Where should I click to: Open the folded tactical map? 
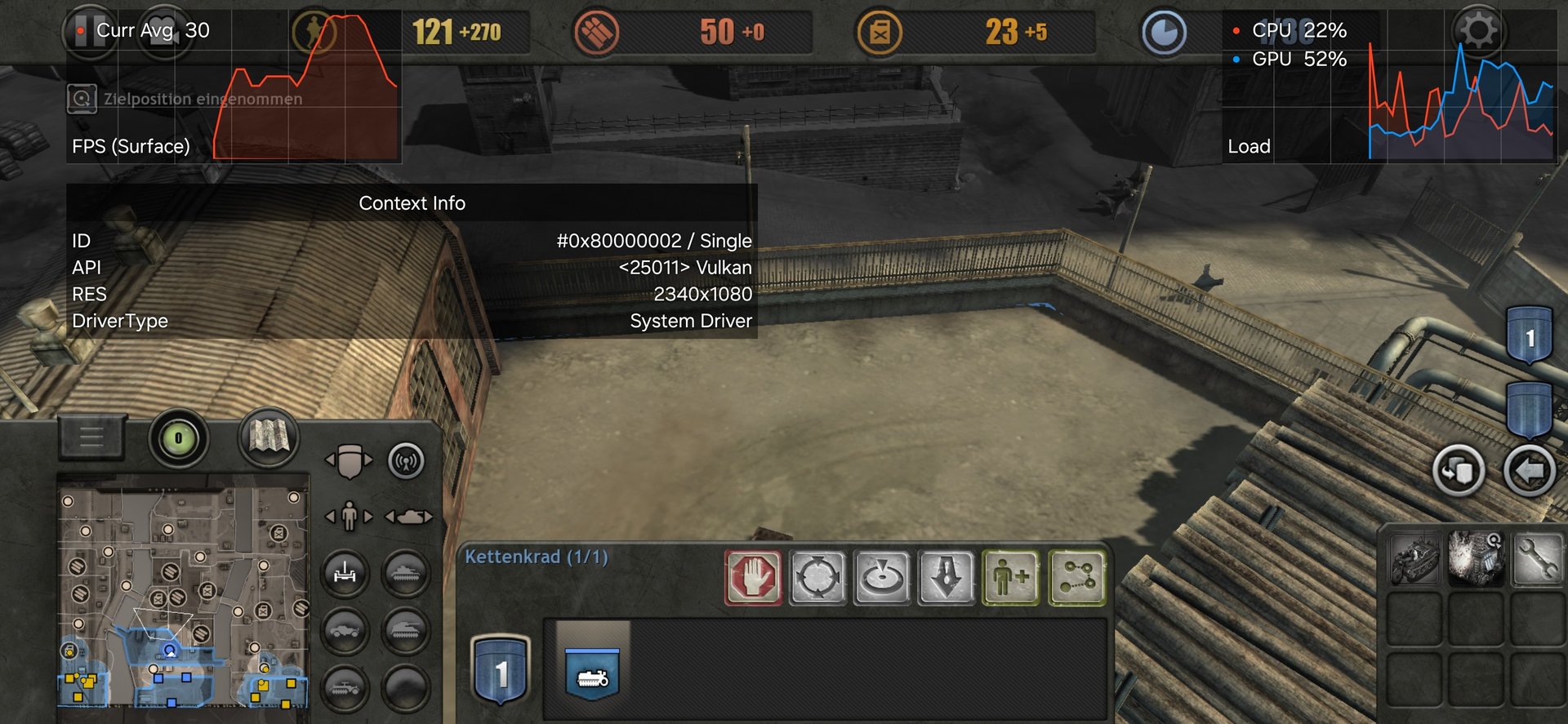pyautogui.click(x=269, y=437)
